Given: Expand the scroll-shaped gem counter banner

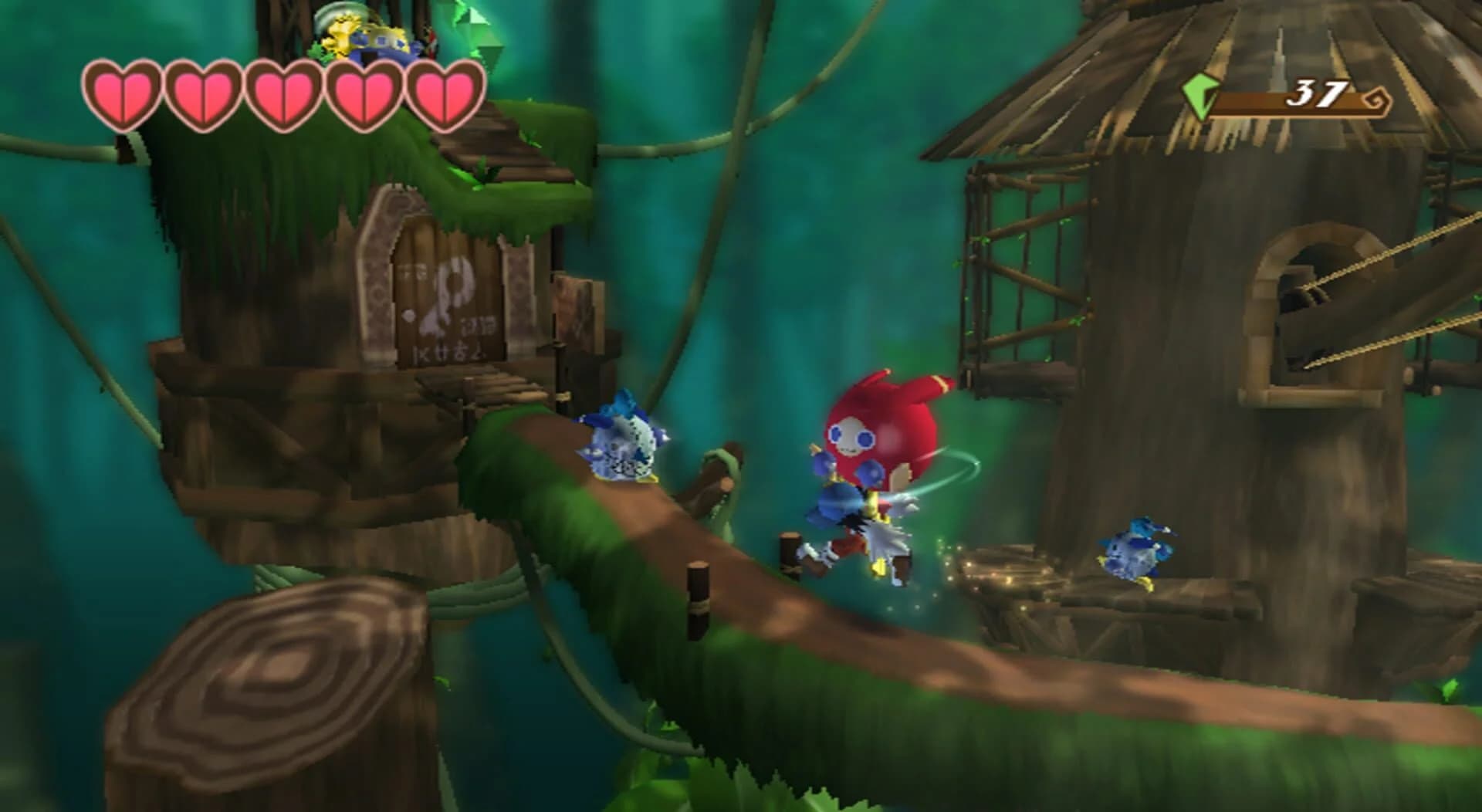Looking at the screenshot, I should (x=1297, y=96).
